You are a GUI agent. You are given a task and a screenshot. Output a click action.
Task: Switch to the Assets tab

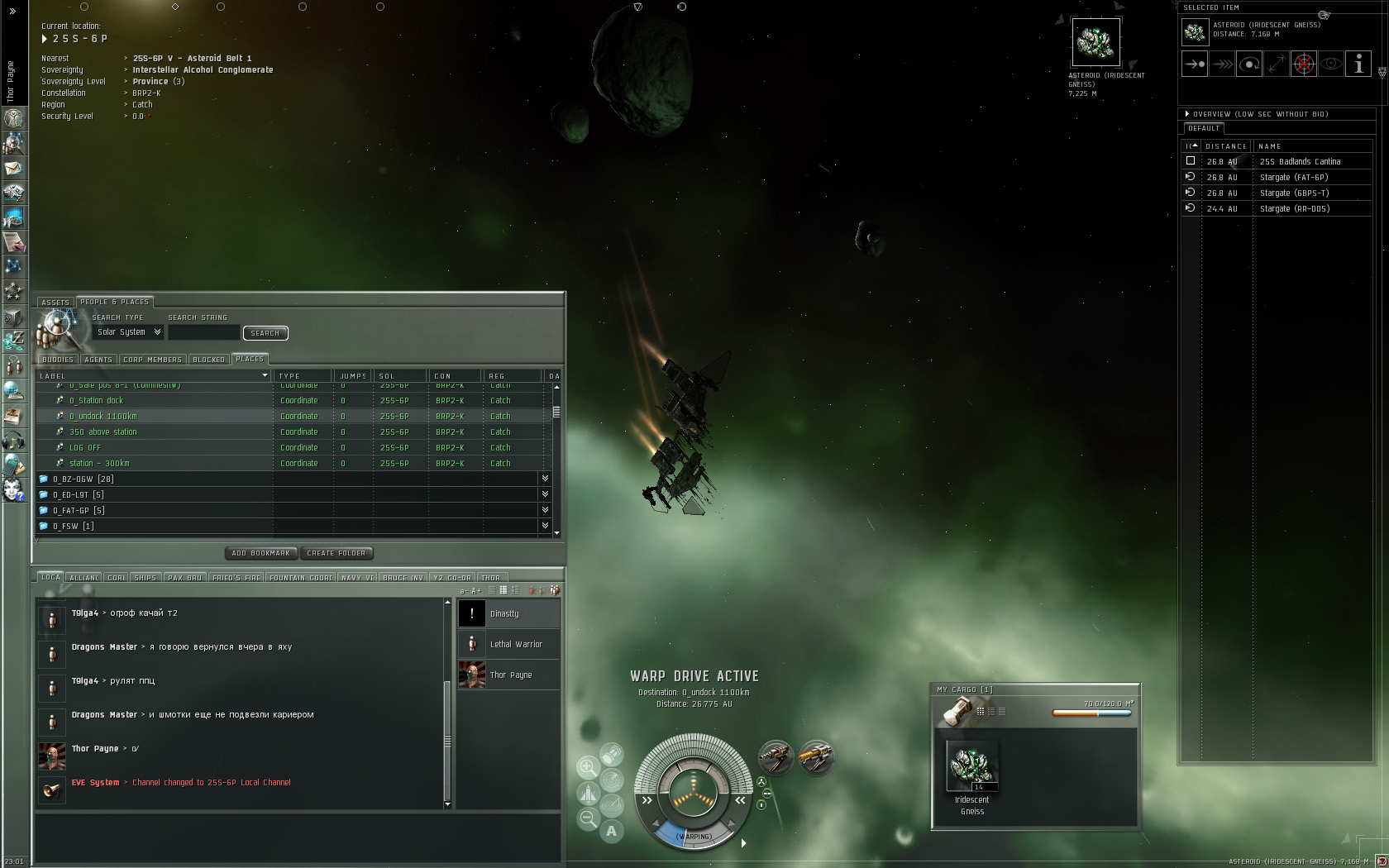click(x=55, y=303)
